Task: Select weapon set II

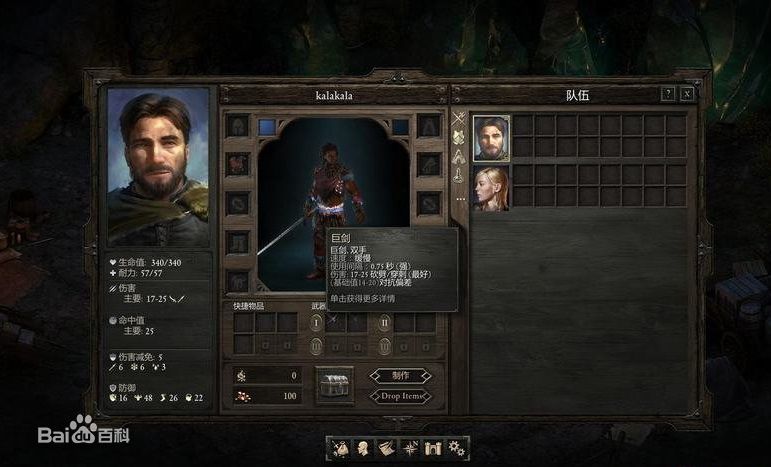Action: [384, 322]
